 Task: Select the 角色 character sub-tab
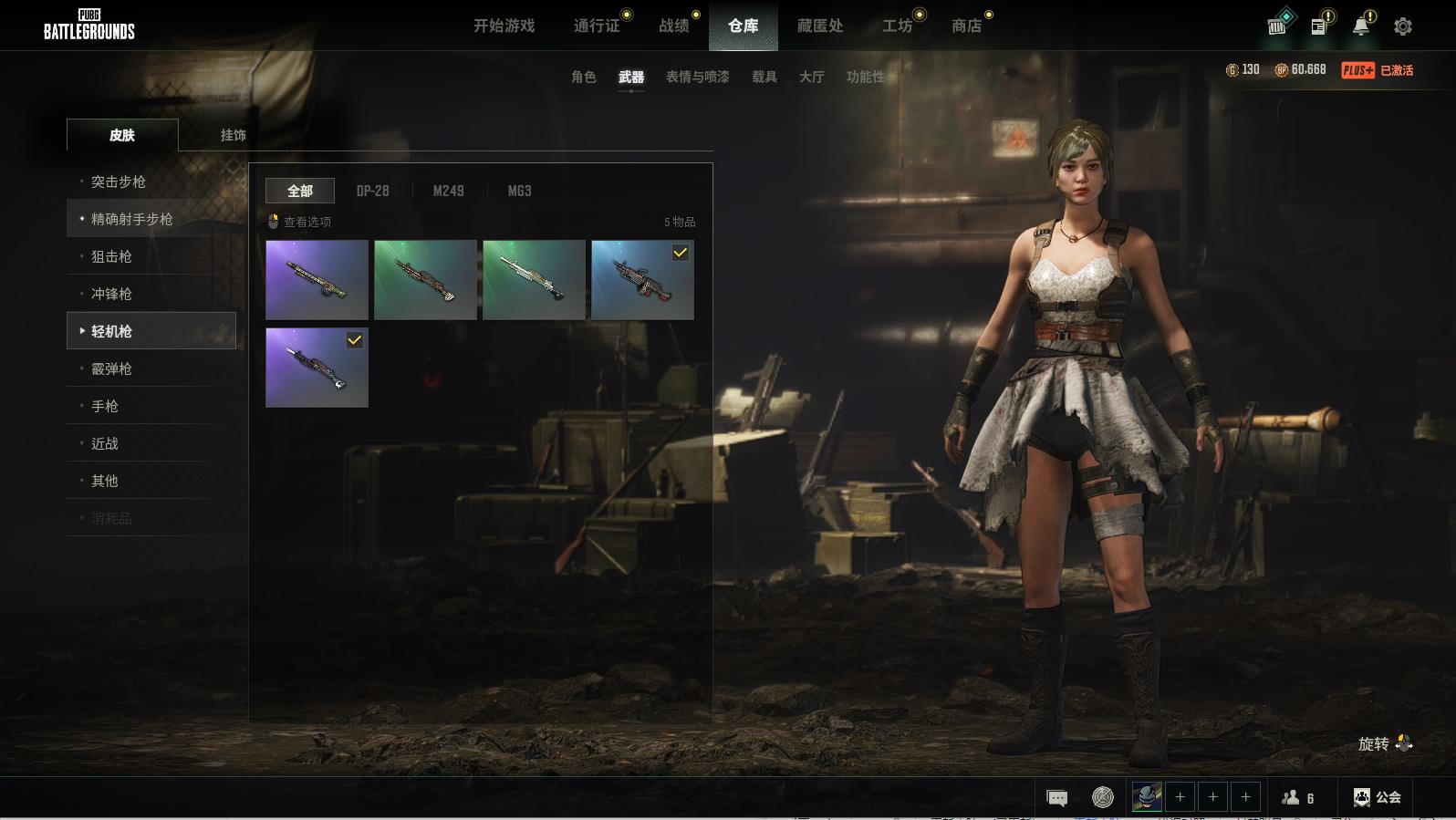[x=583, y=77]
